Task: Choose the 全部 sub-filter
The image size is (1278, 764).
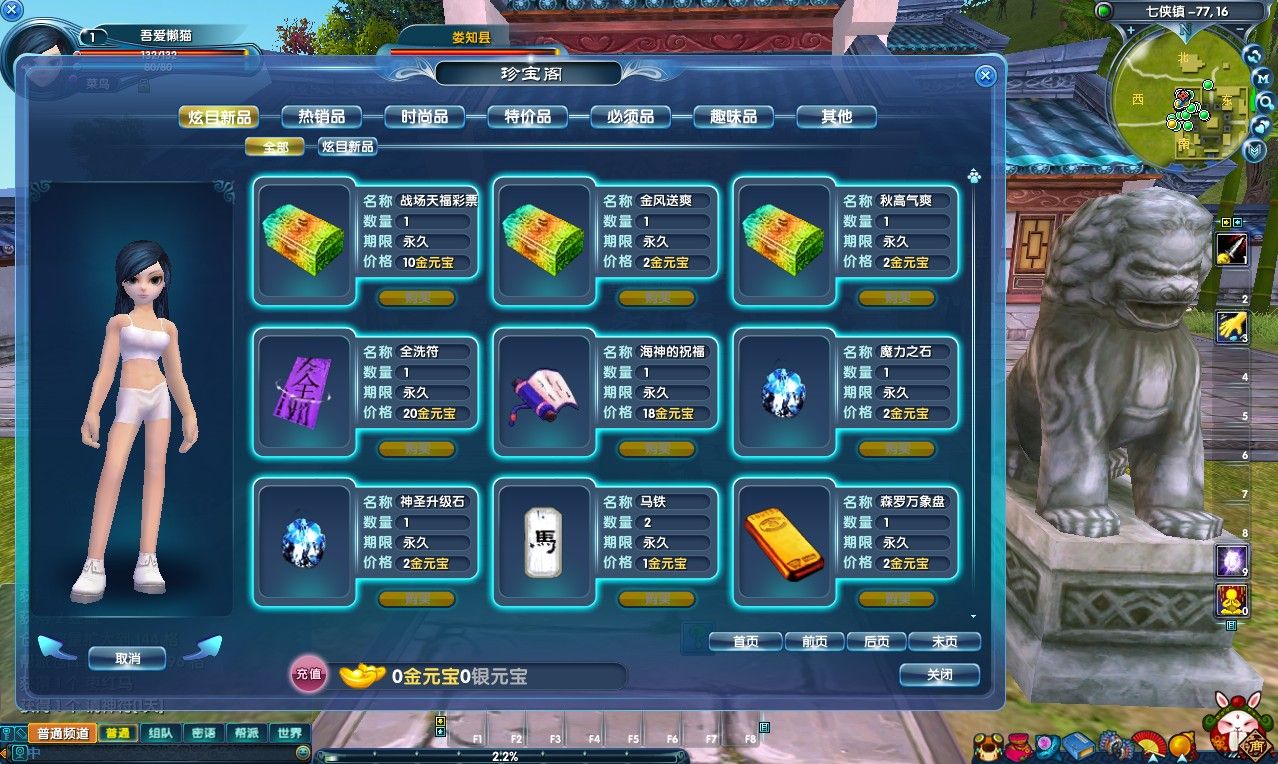Action: click(x=276, y=147)
